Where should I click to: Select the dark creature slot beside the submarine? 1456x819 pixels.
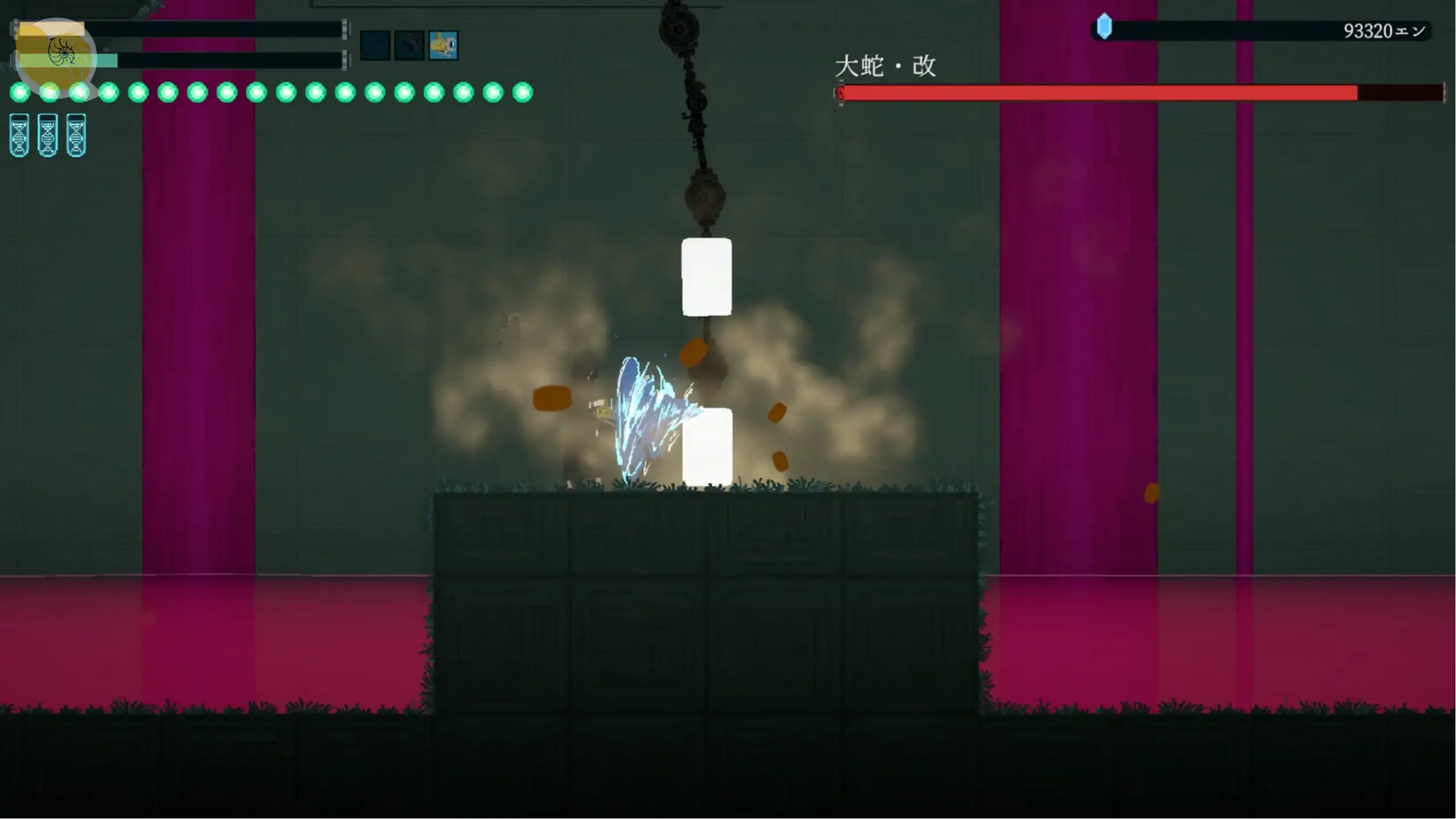pyautogui.click(x=409, y=45)
